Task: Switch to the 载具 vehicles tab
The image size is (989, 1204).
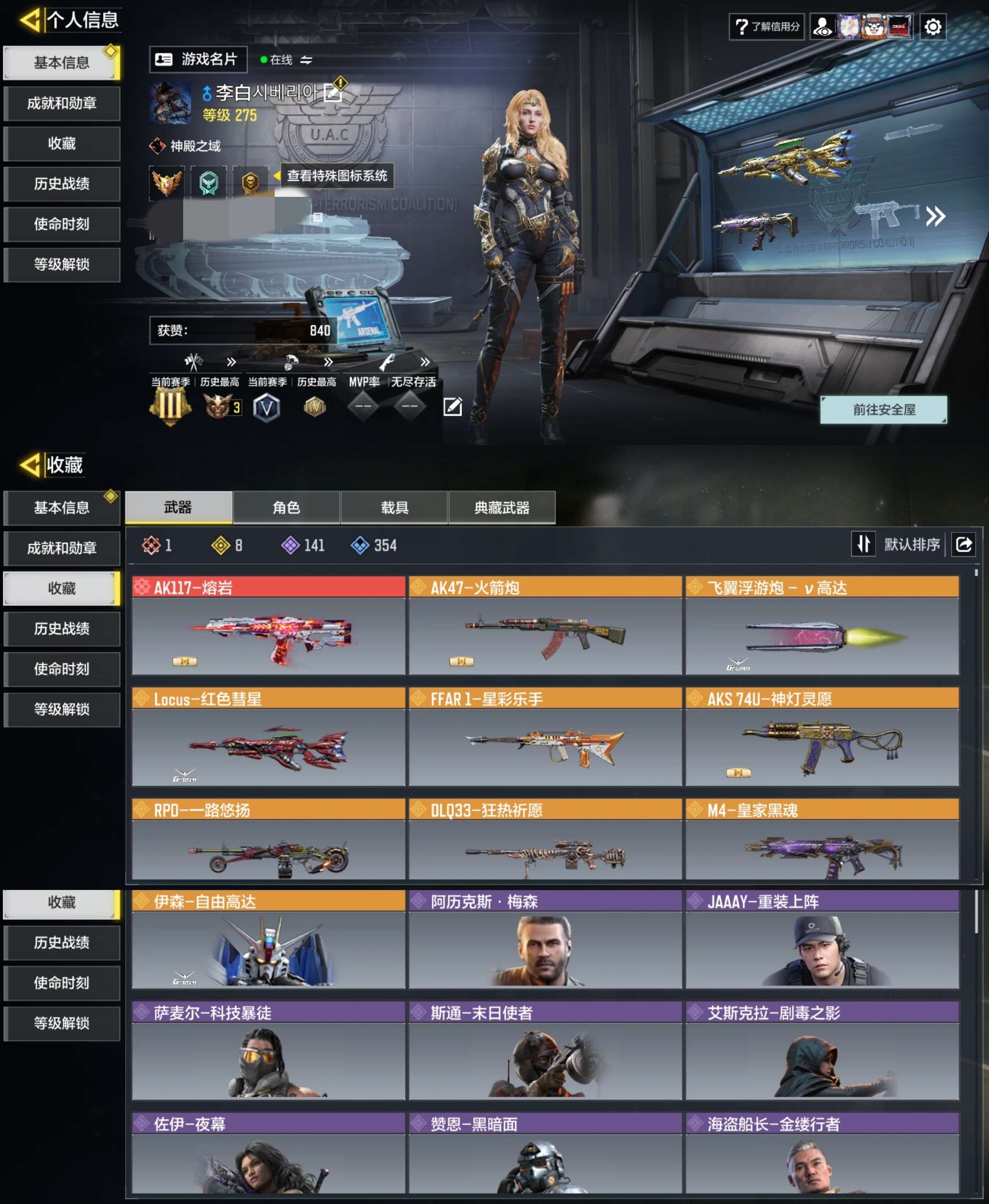Action: pos(394,507)
